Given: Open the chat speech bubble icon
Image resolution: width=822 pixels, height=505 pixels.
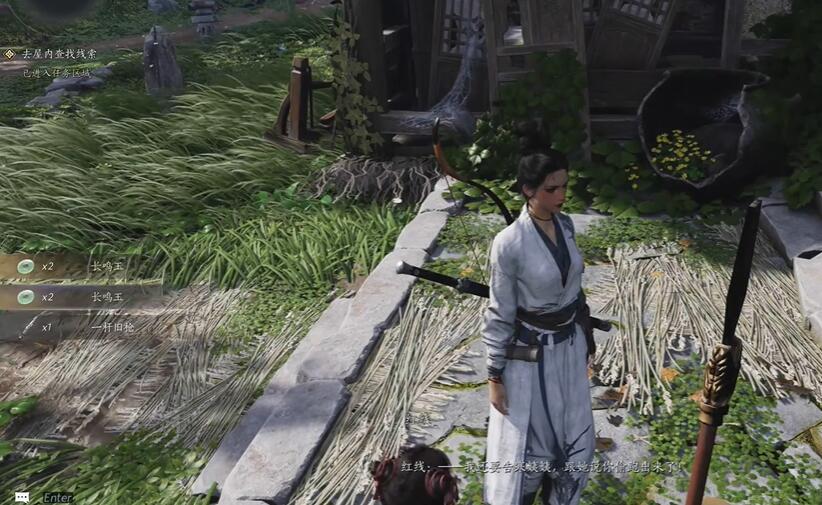Looking at the screenshot, I should pyautogui.click(x=22, y=497).
